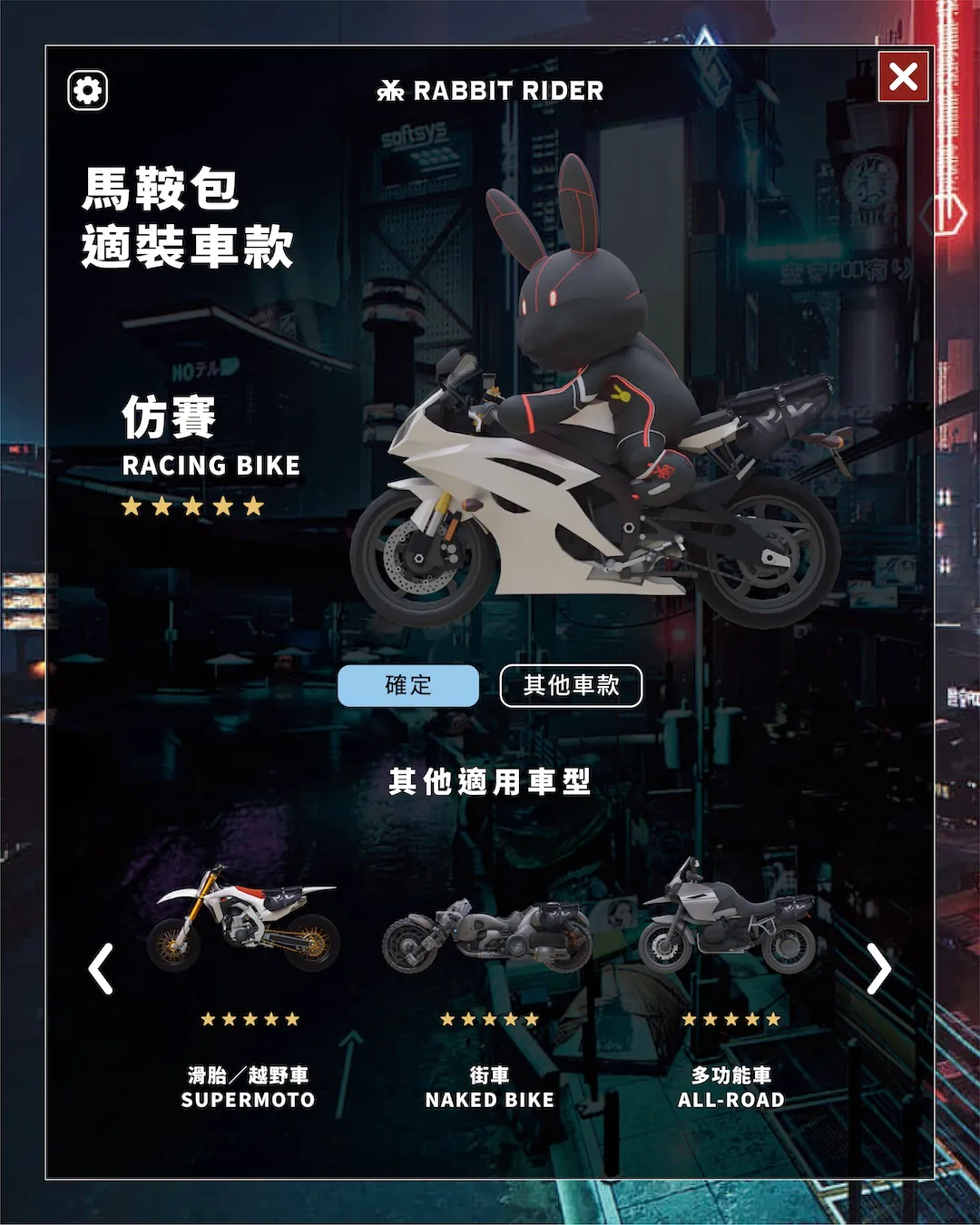Select the Supermoto dirt bike thumbnail

pos(245,919)
